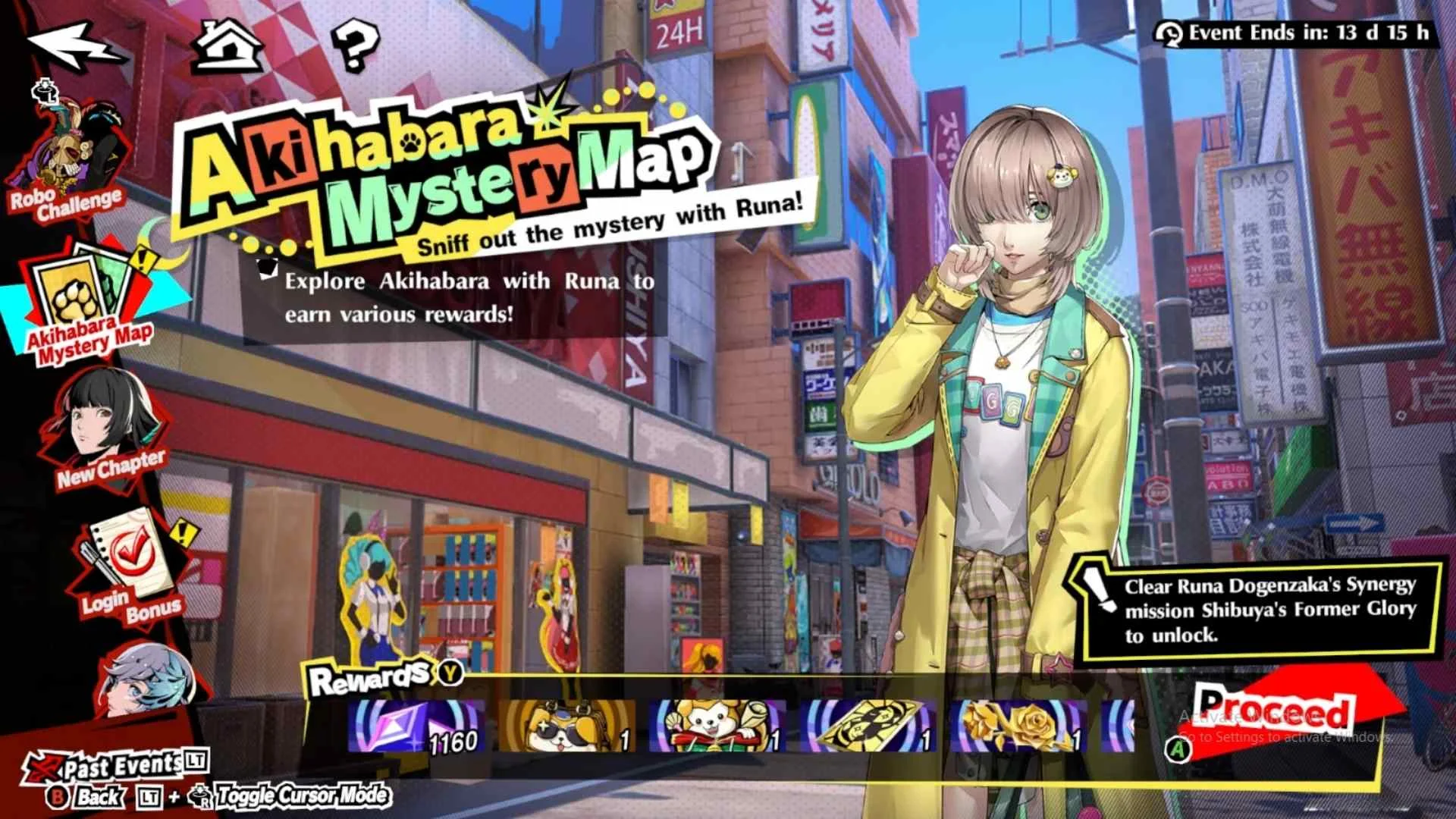Open the help question mark icon
The image size is (1456, 819).
pyautogui.click(x=353, y=45)
